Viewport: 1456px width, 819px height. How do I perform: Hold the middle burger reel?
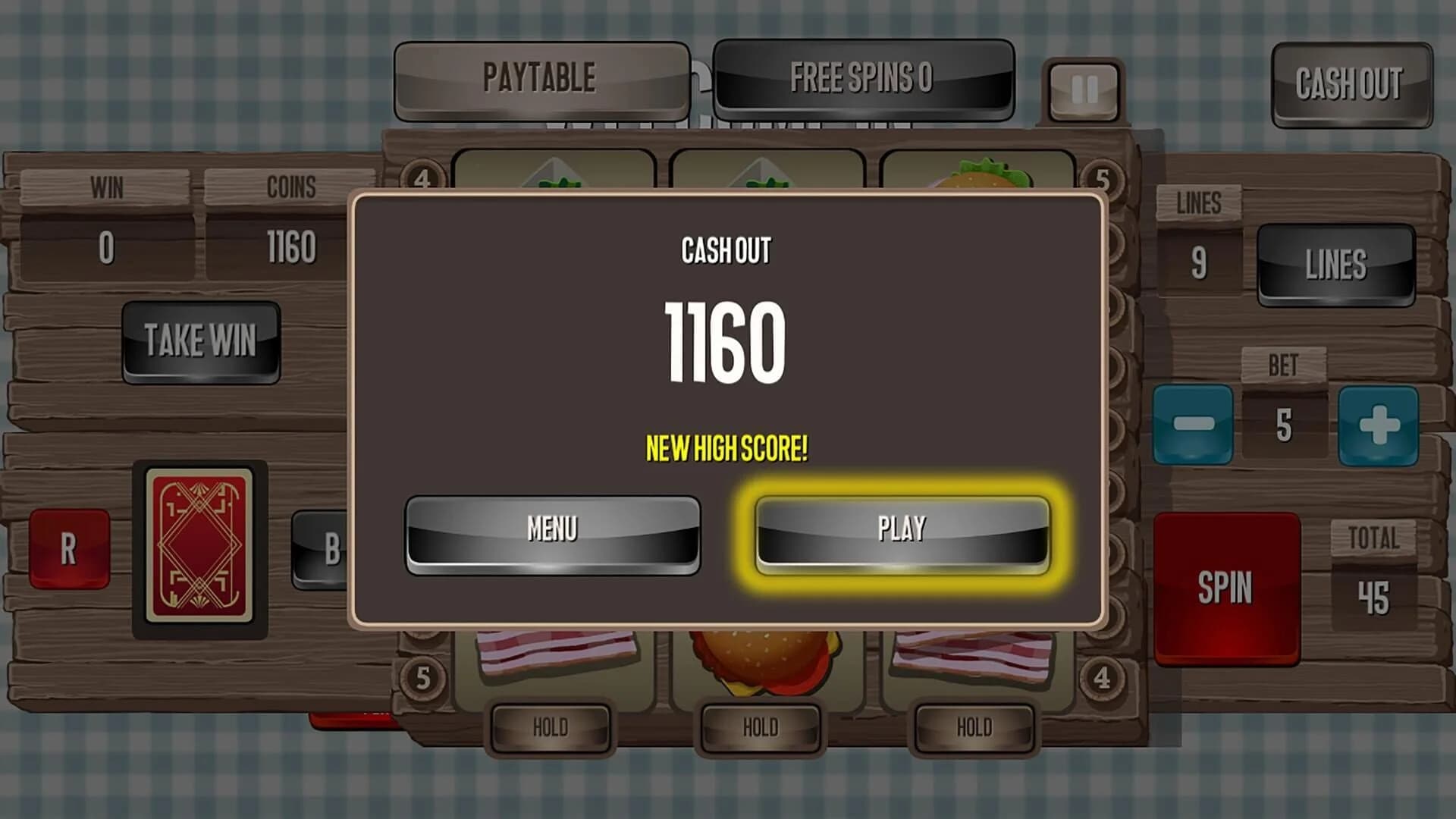tap(762, 726)
